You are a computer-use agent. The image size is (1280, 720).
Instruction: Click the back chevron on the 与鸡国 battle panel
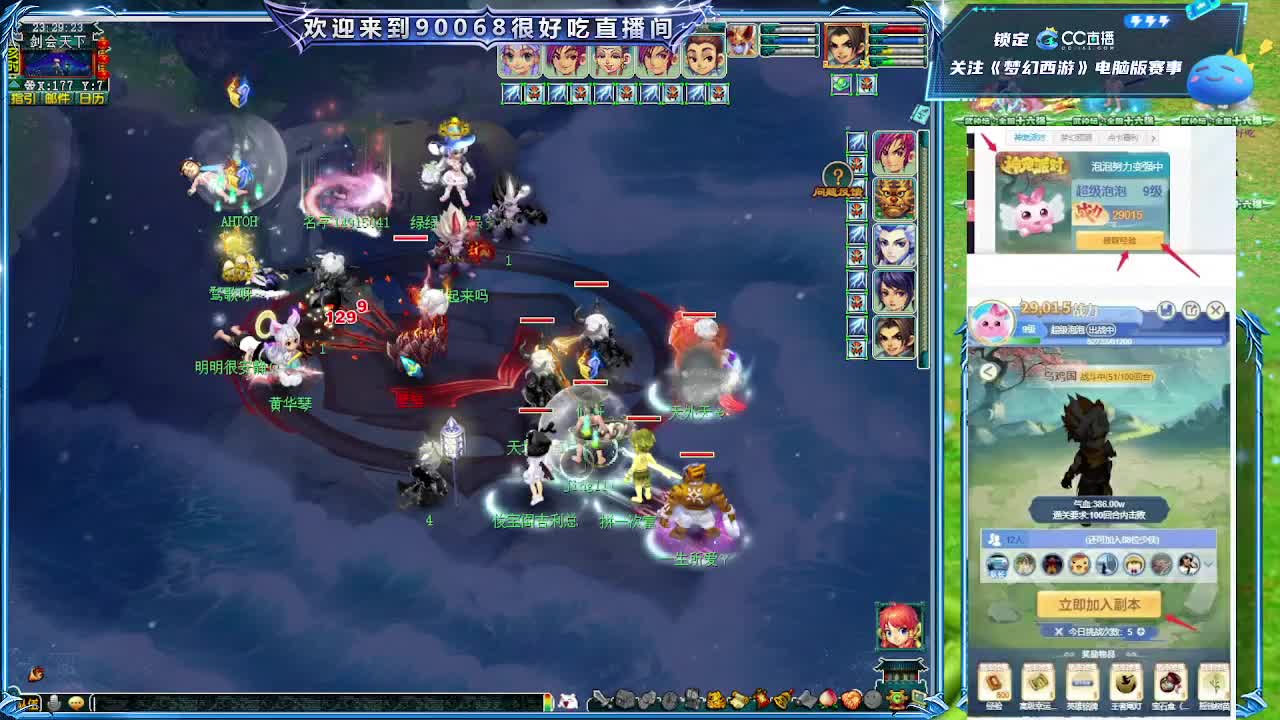click(988, 371)
